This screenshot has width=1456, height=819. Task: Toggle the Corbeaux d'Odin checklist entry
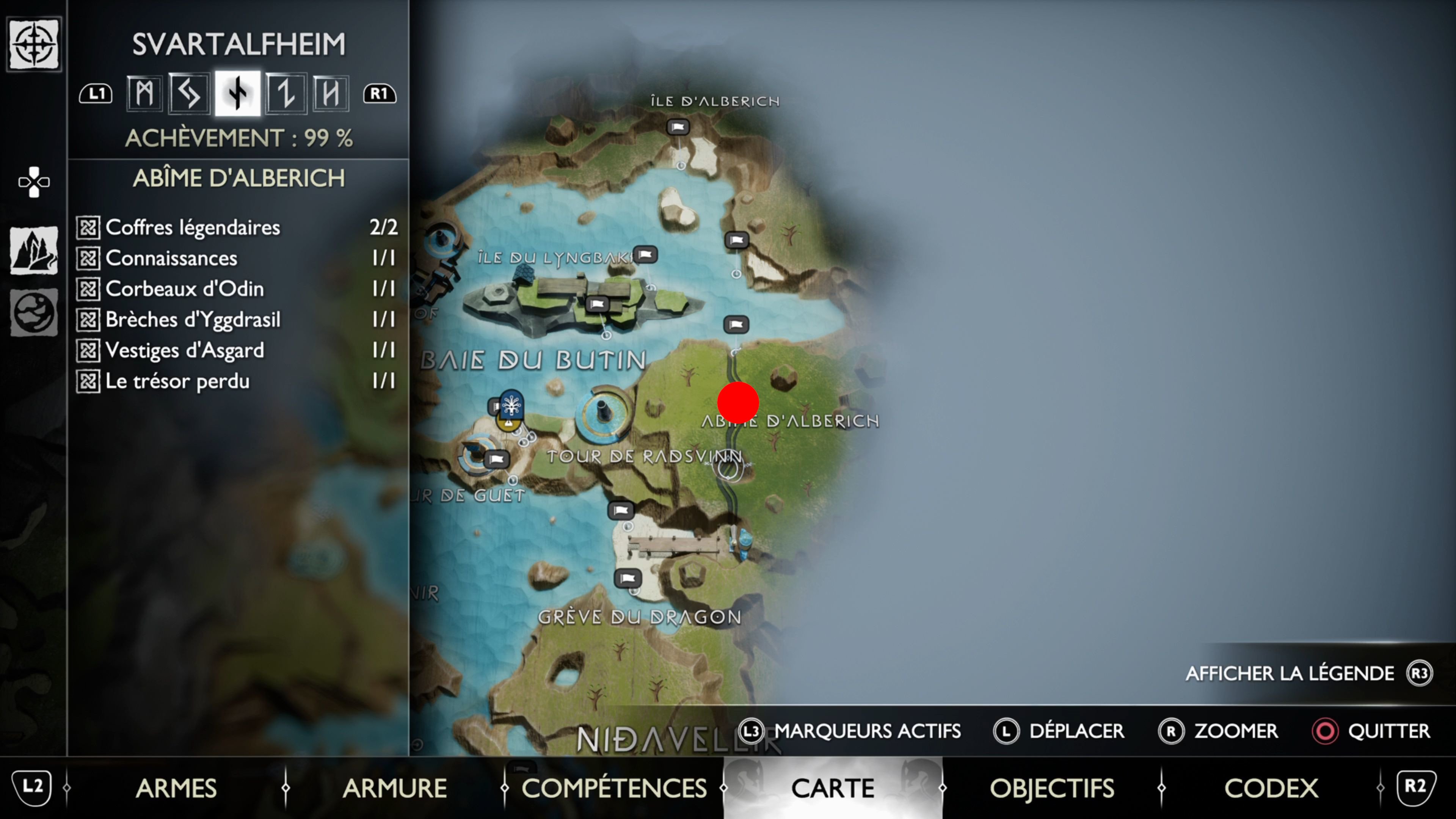tap(89, 288)
